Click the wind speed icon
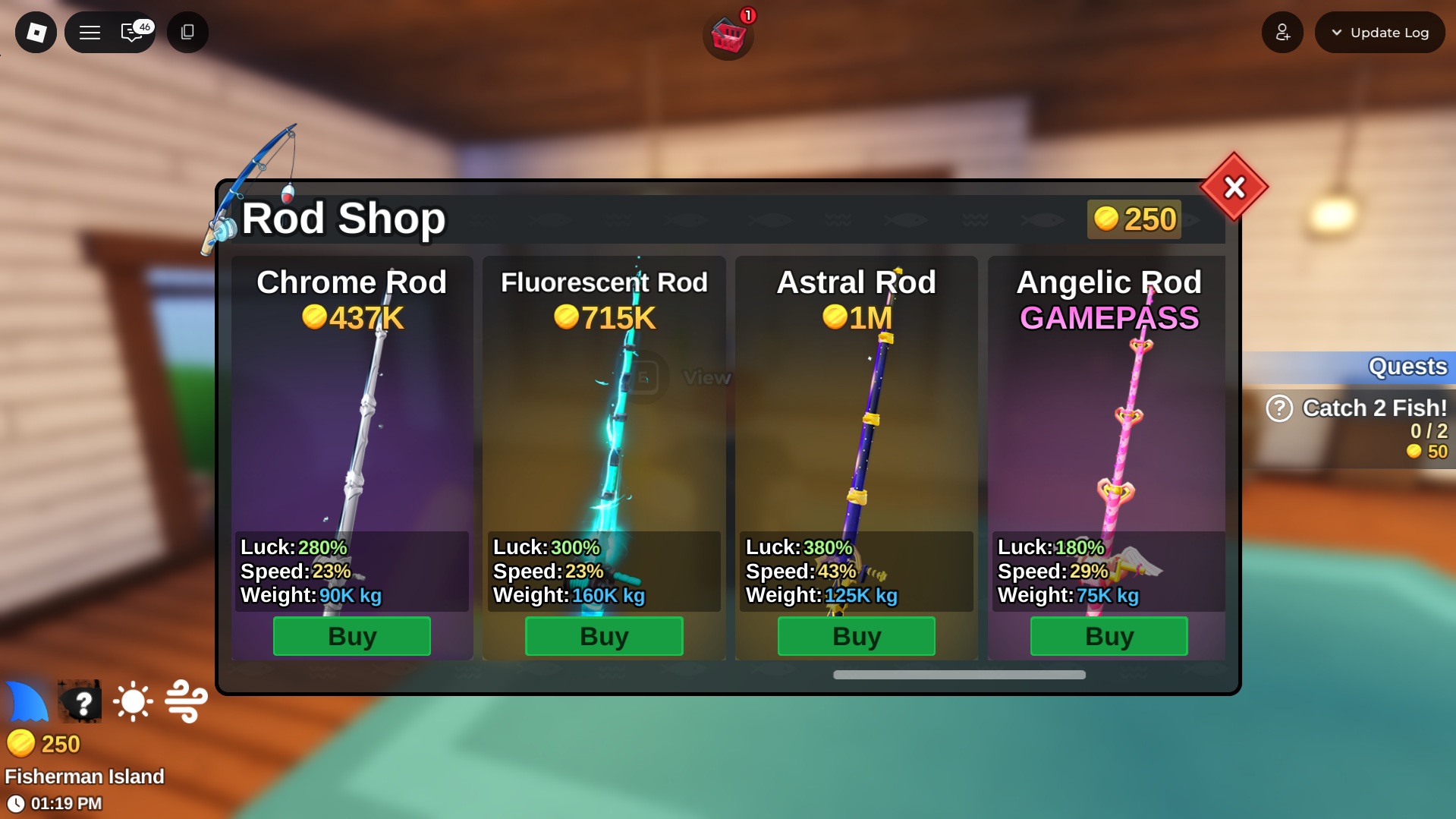The image size is (1456, 819). pyautogui.click(x=186, y=702)
